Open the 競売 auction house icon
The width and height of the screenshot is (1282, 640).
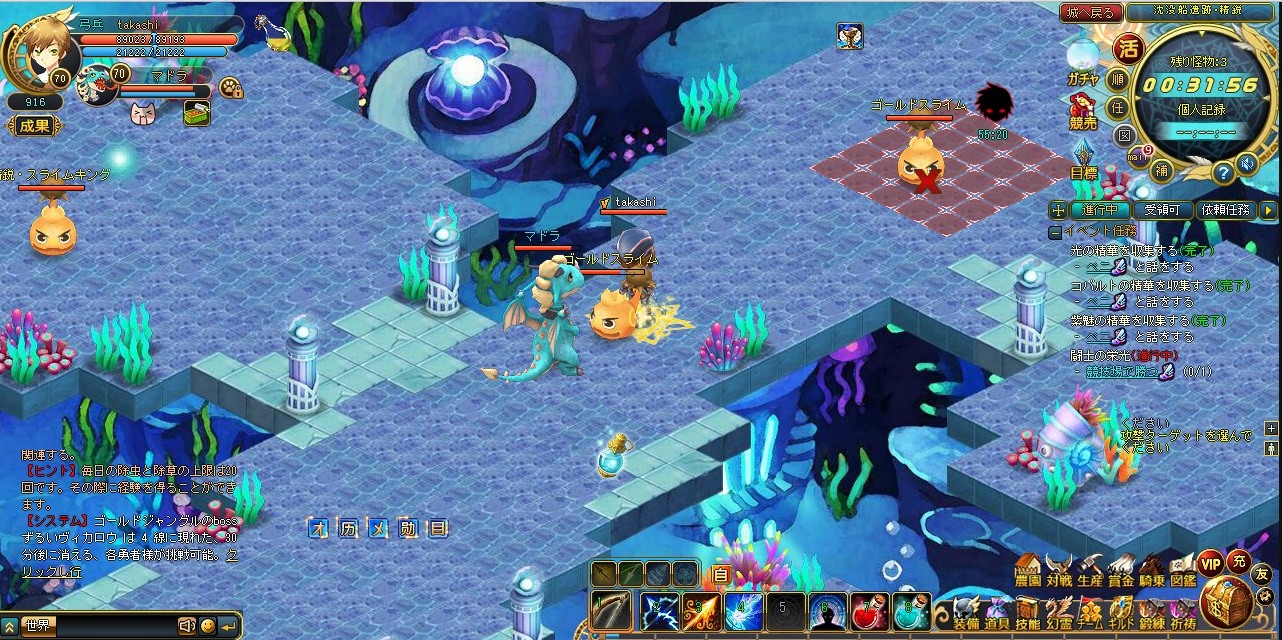pyautogui.click(x=1082, y=110)
